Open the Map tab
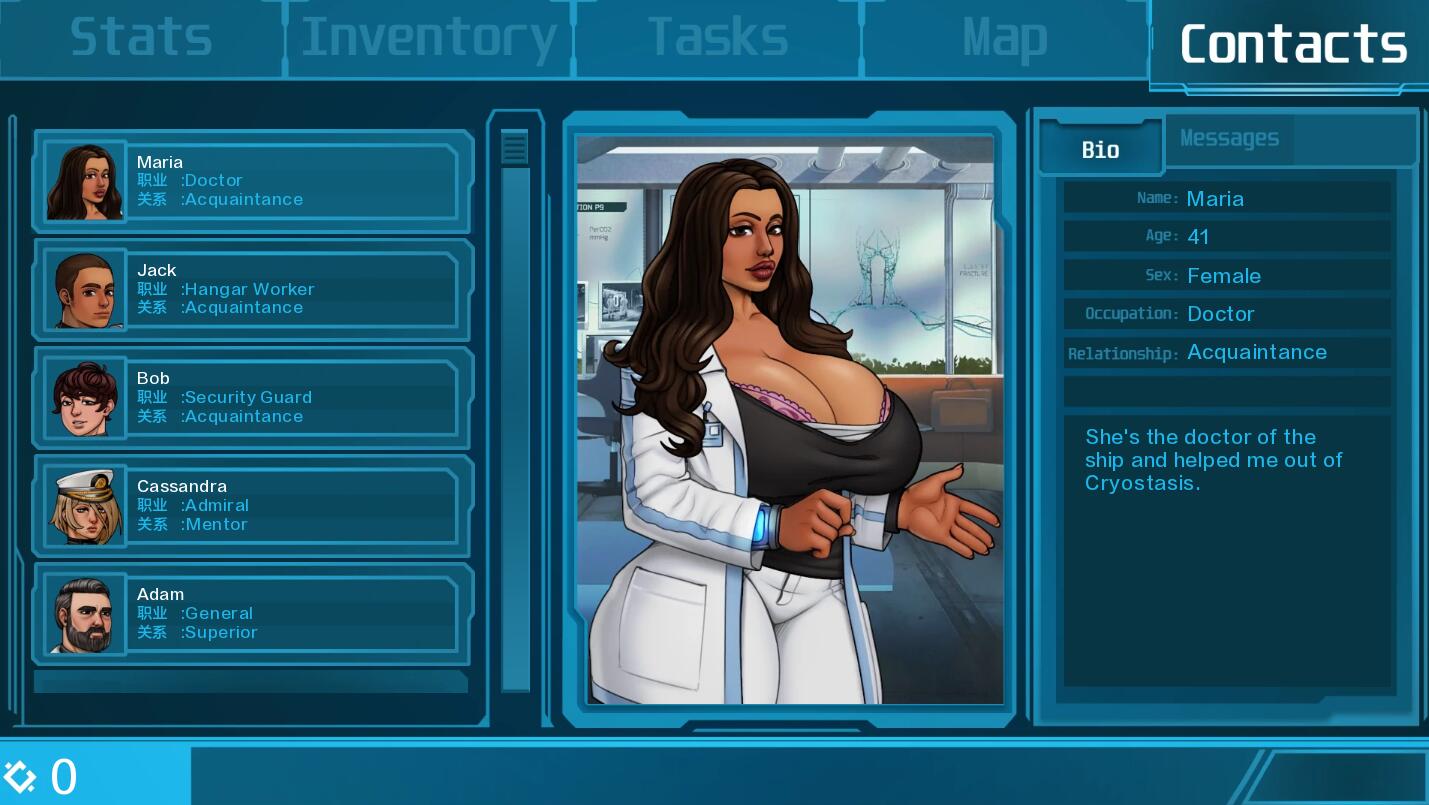This screenshot has height=805, width=1429. tap(1004, 38)
